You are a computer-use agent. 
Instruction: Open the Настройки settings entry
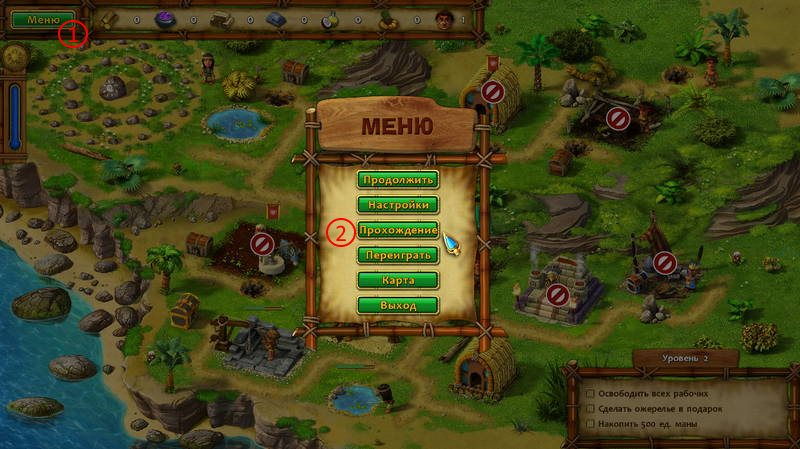pyautogui.click(x=397, y=205)
